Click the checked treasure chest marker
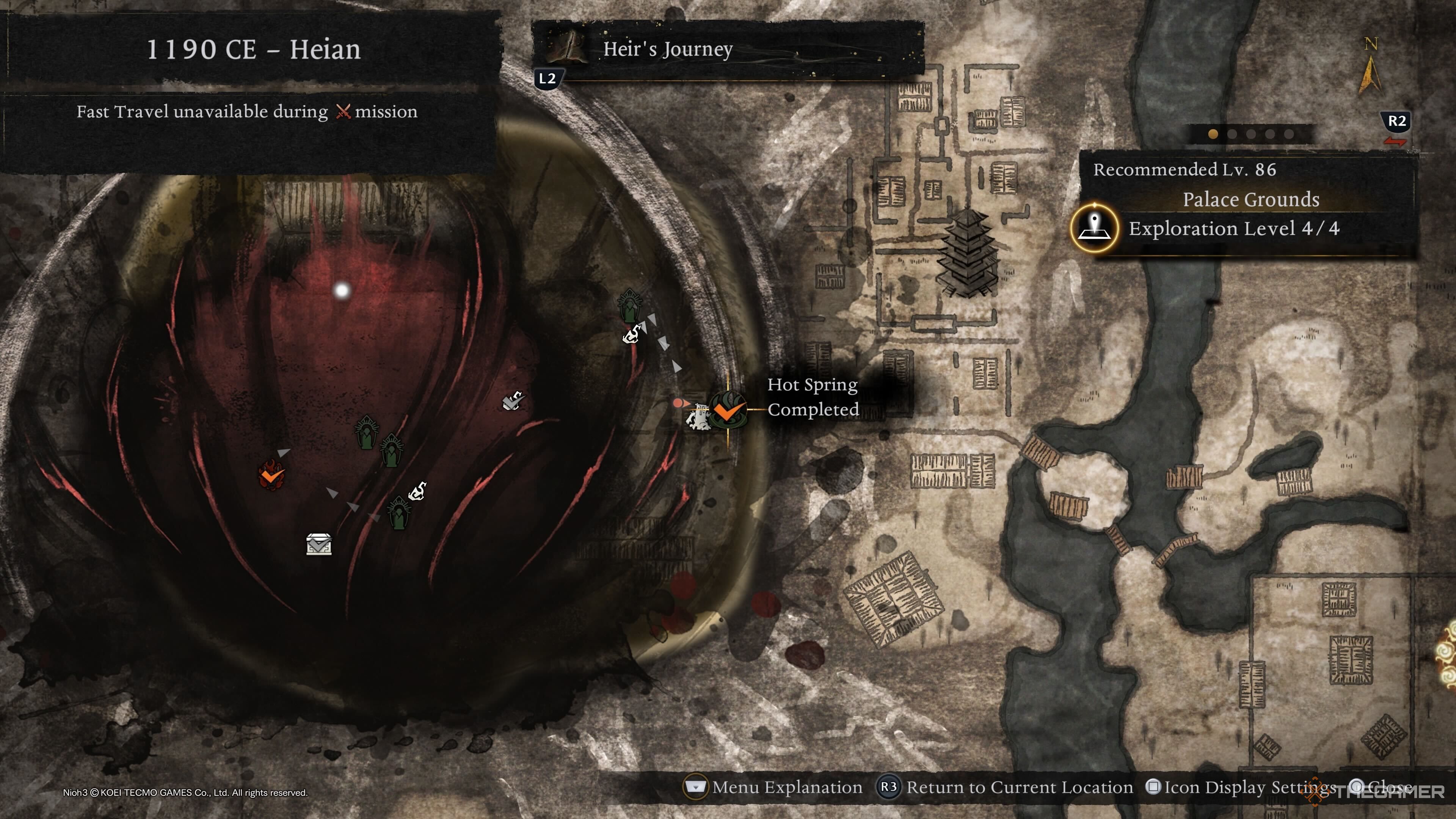Screen dimensions: 1456x819 (x=319, y=544)
